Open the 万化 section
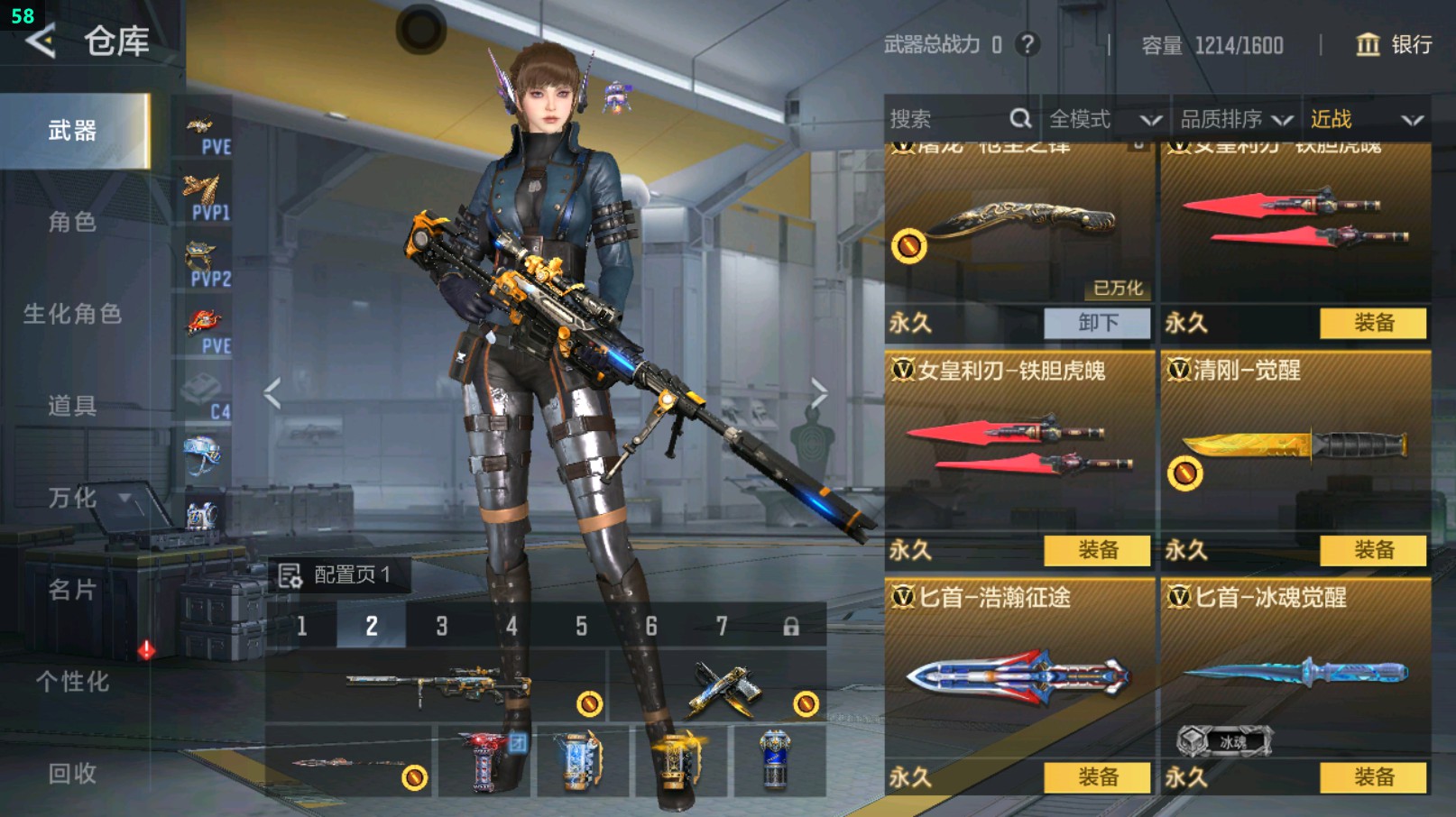 pos(73,498)
